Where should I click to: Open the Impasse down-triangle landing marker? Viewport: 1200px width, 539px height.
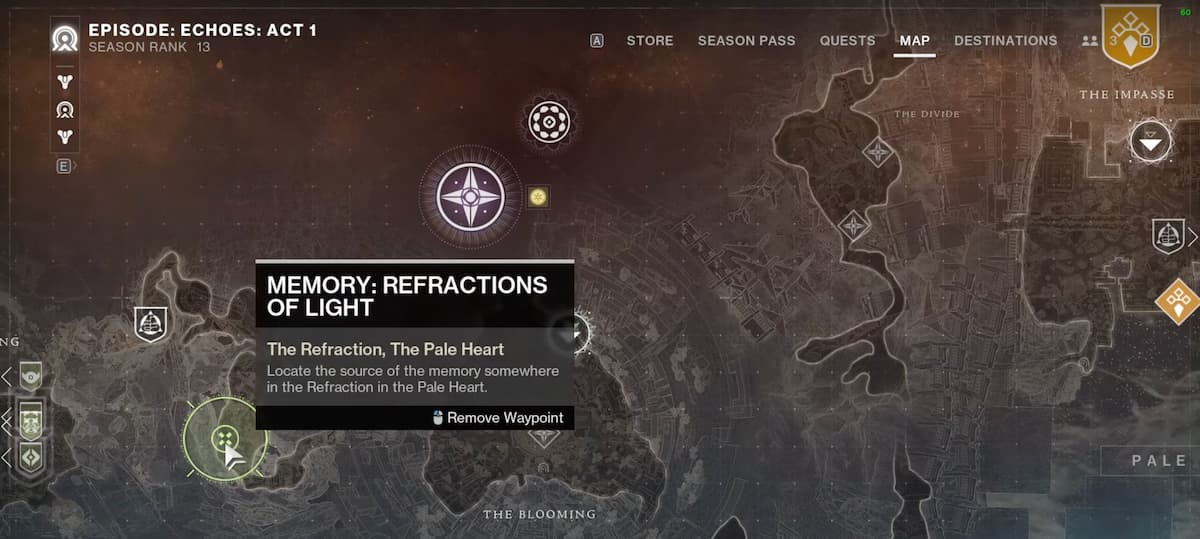1151,142
